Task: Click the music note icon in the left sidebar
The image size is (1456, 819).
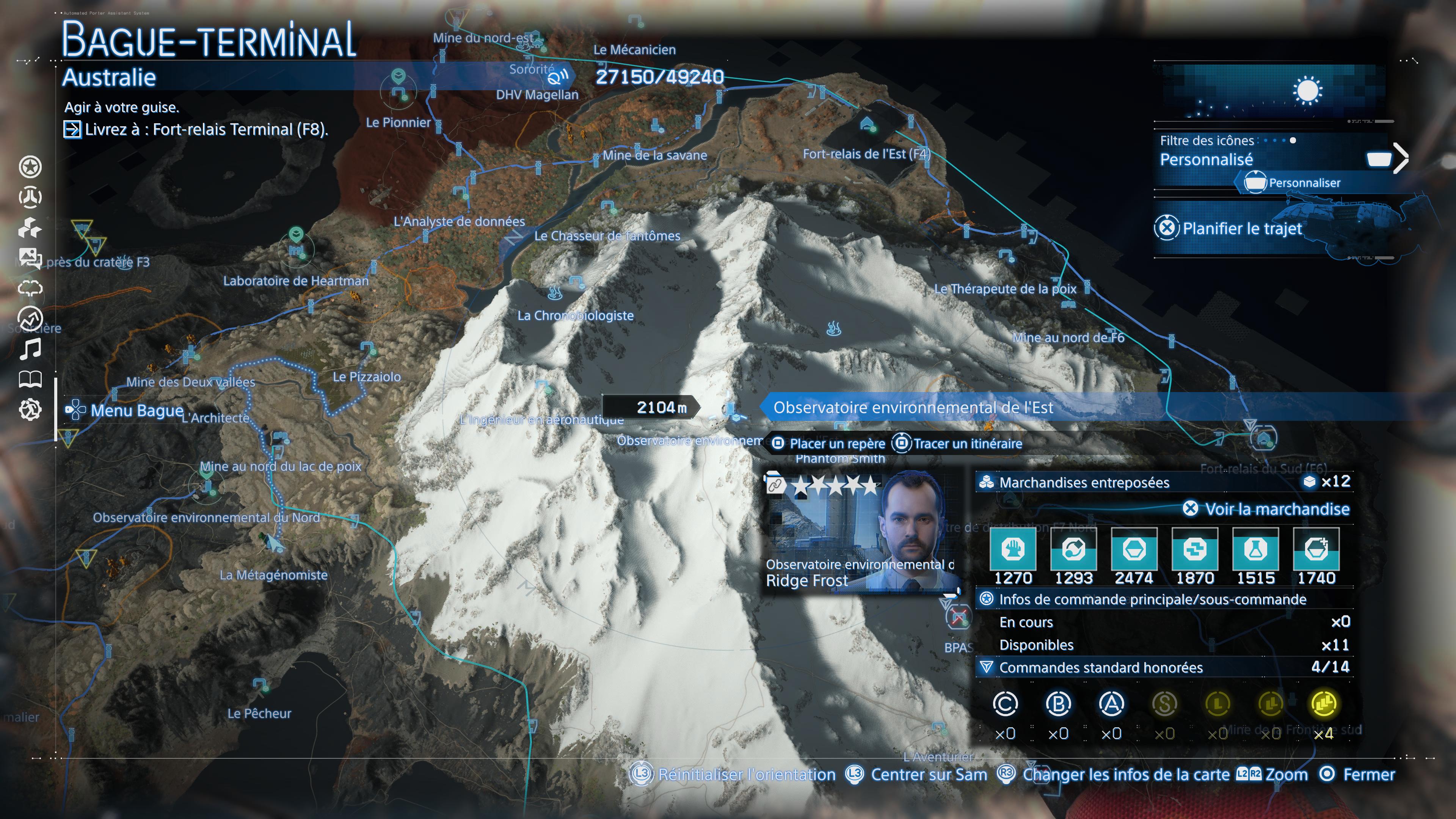Action: [31, 349]
